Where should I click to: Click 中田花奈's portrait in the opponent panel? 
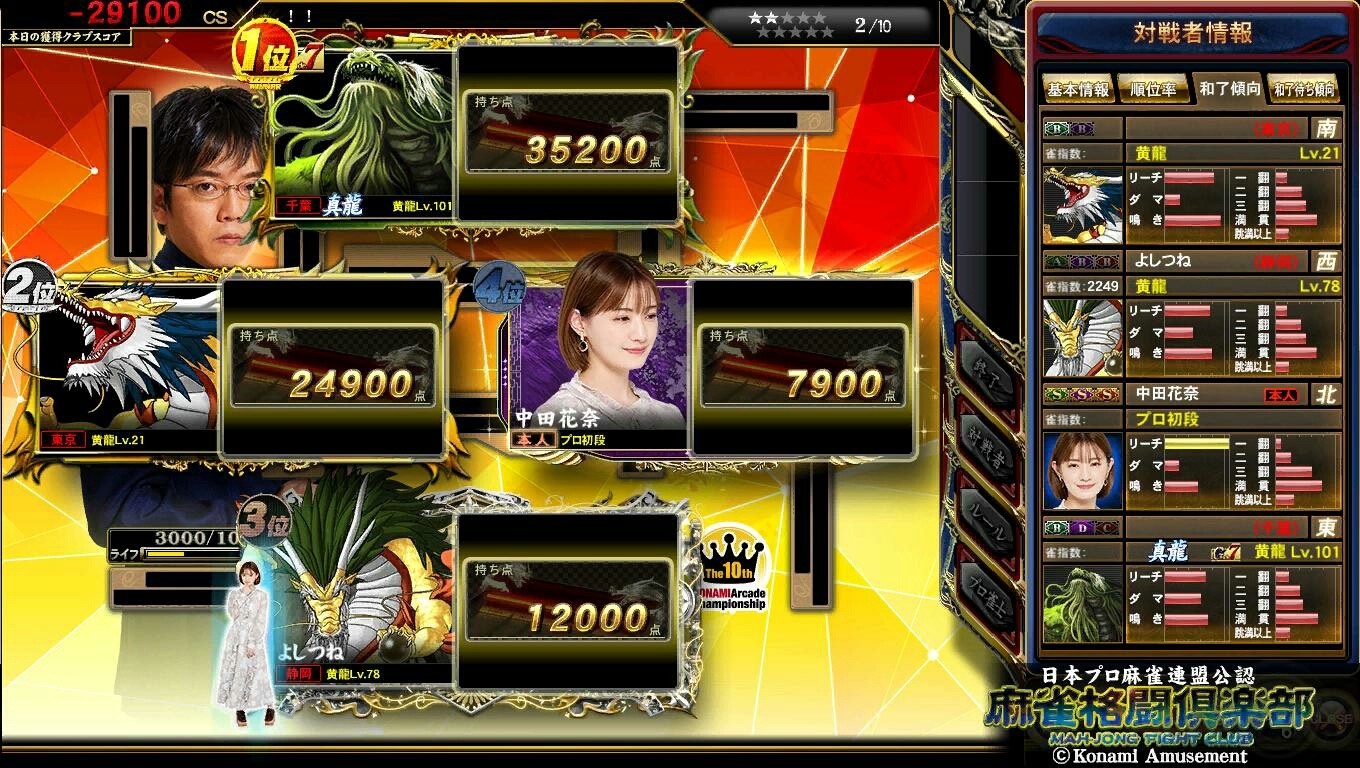(1081, 469)
